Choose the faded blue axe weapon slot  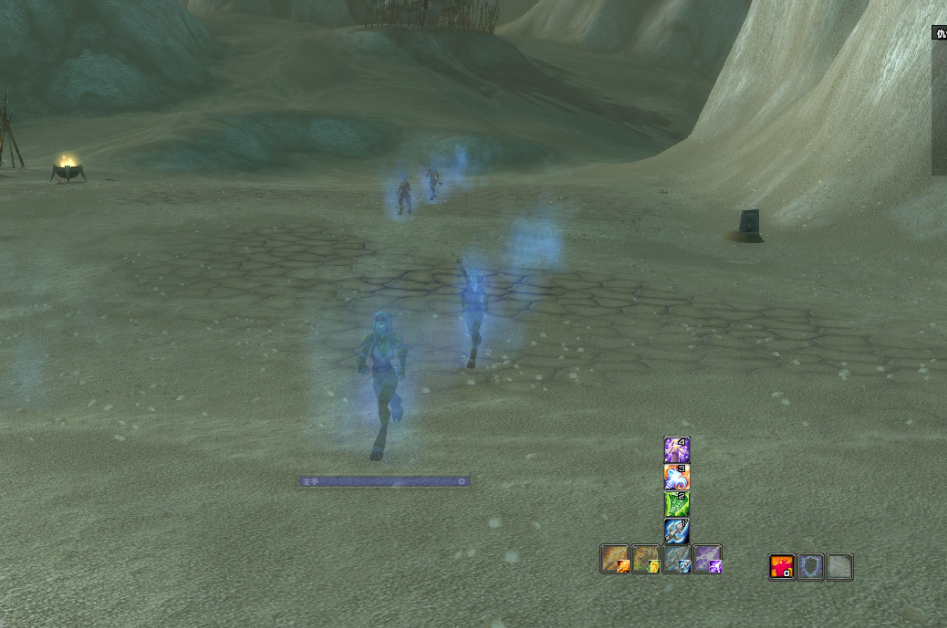[x=677, y=559]
